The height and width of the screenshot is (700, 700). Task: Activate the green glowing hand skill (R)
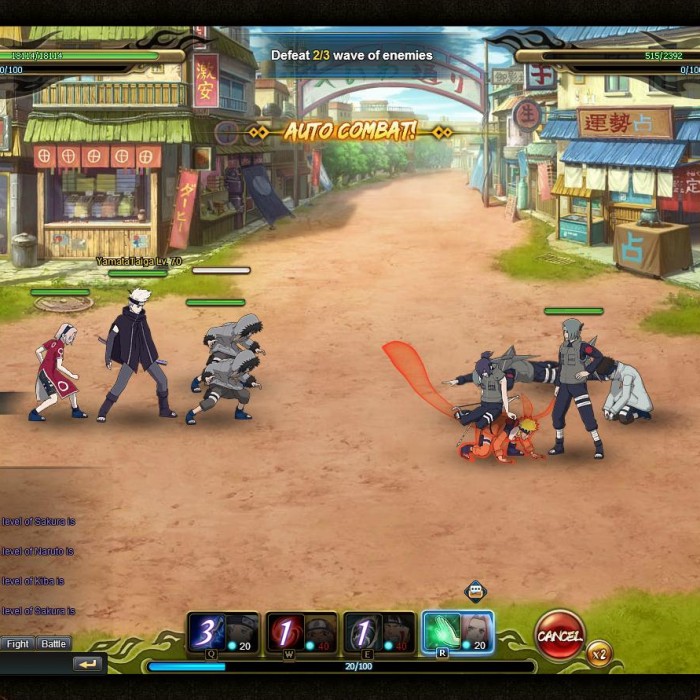(441, 632)
